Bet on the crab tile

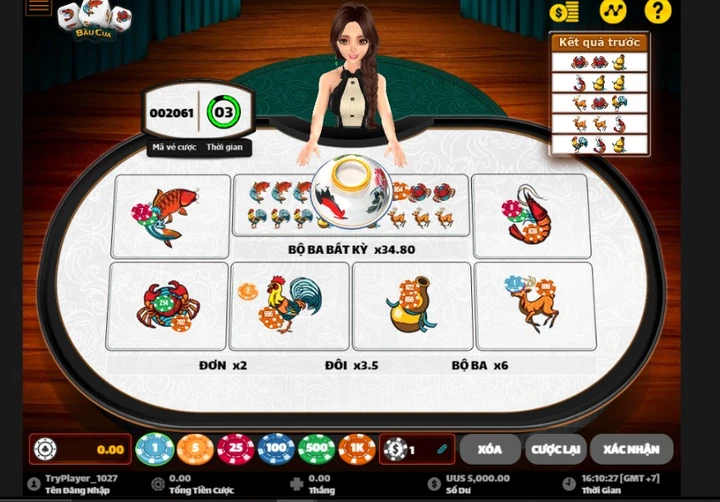166,306
